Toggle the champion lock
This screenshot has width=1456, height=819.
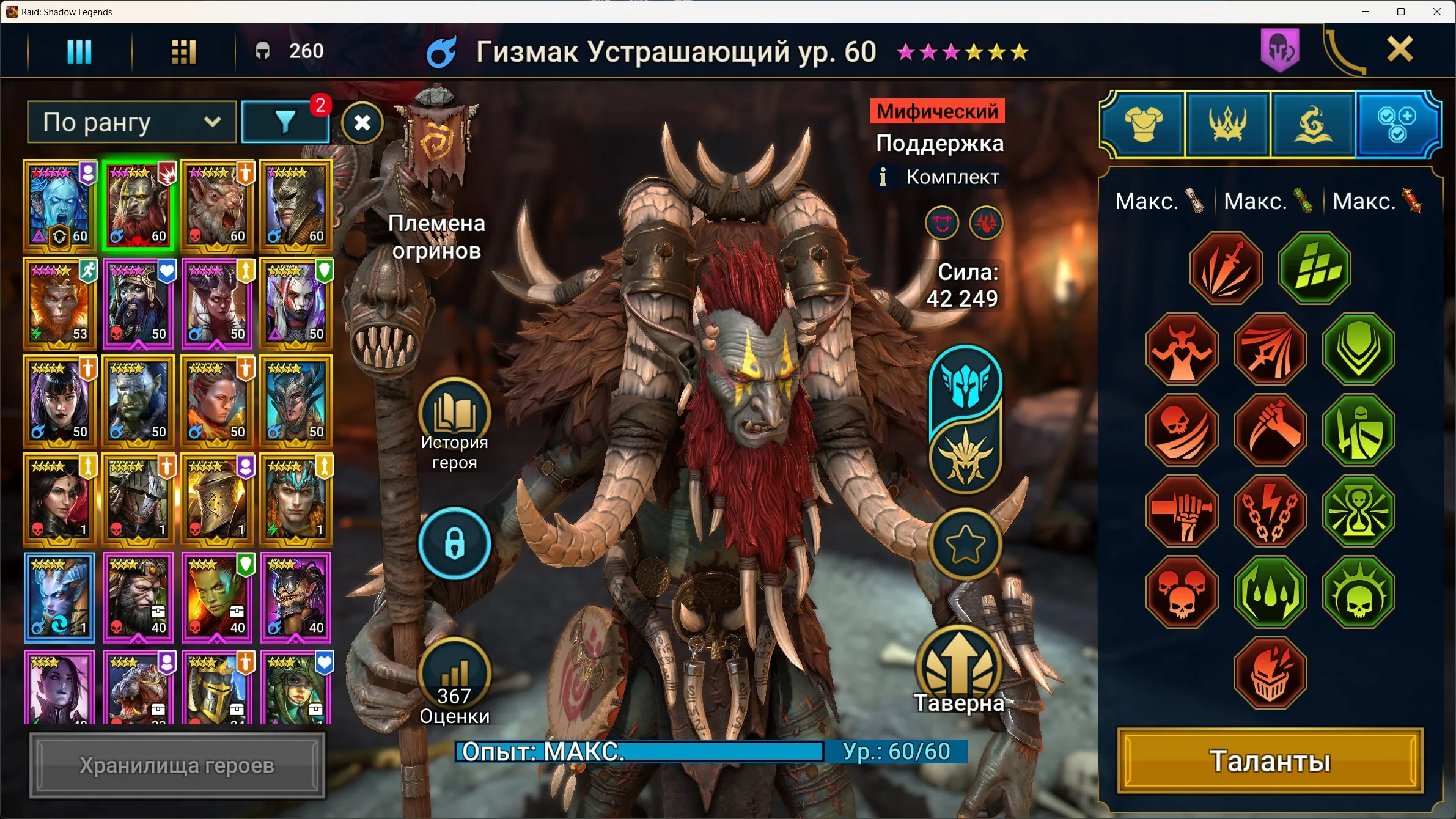455,544
